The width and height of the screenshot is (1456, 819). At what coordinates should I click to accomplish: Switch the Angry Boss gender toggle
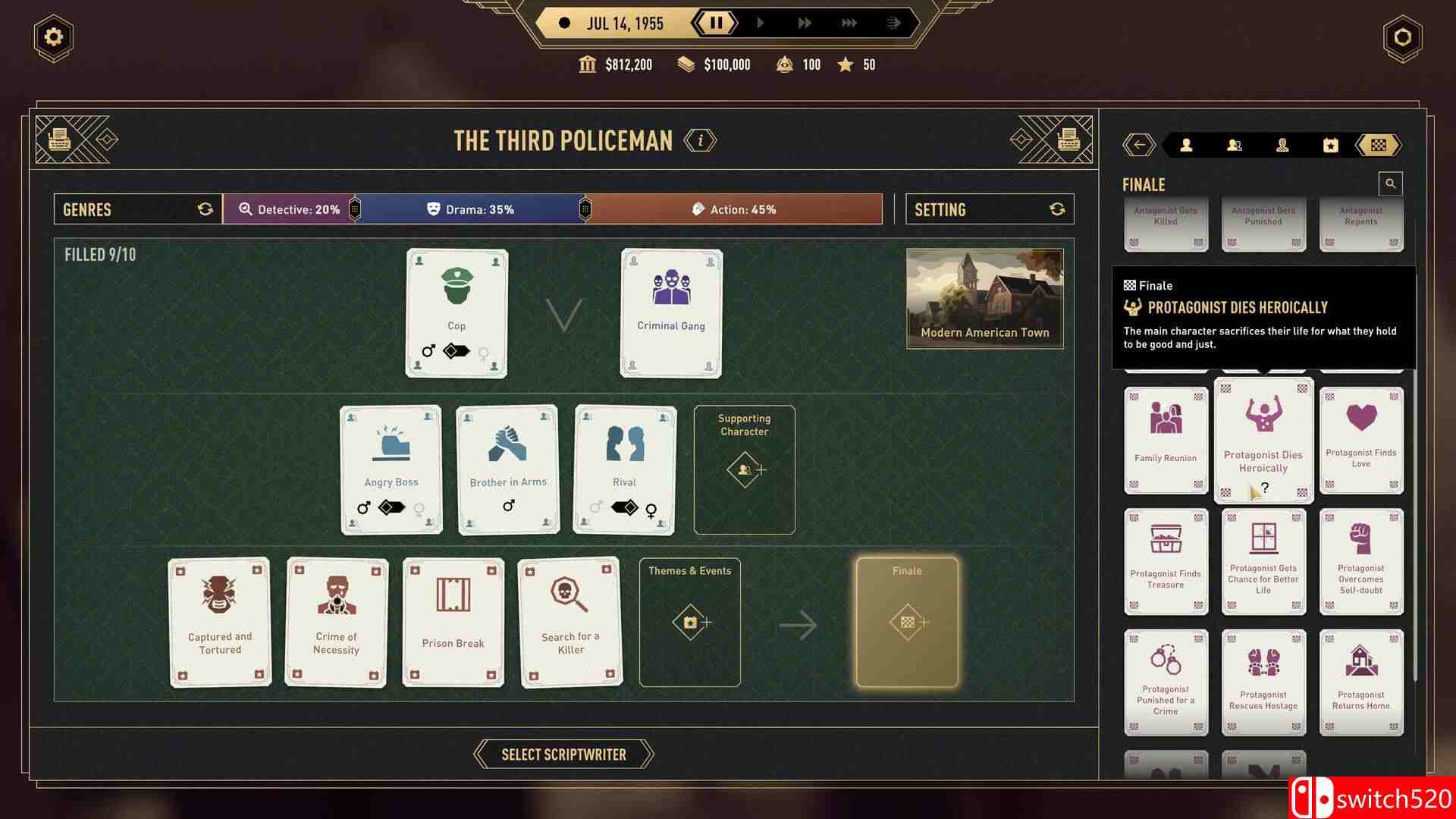tap(391, 508)
